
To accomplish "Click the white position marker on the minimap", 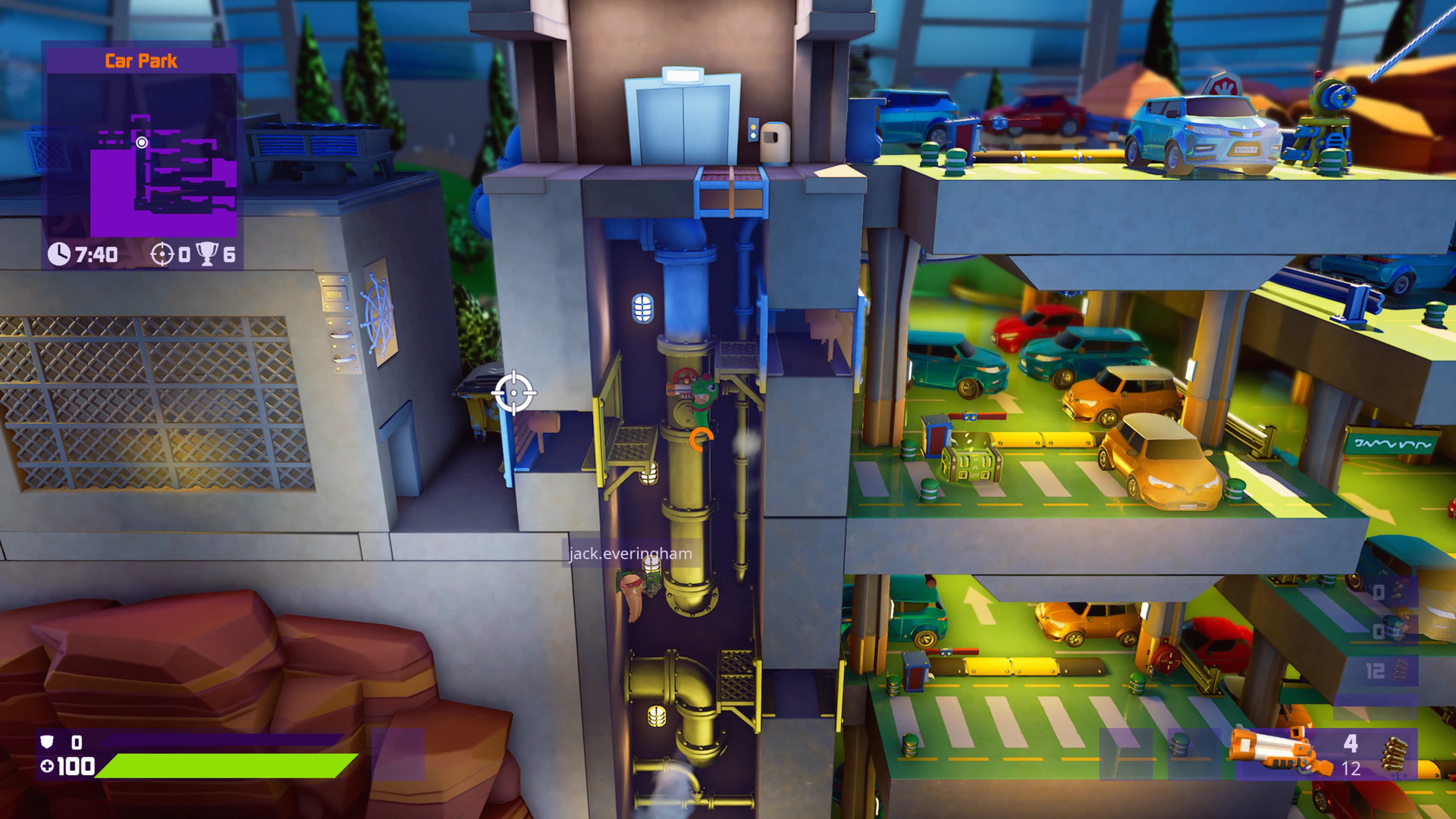I will 143,142.
